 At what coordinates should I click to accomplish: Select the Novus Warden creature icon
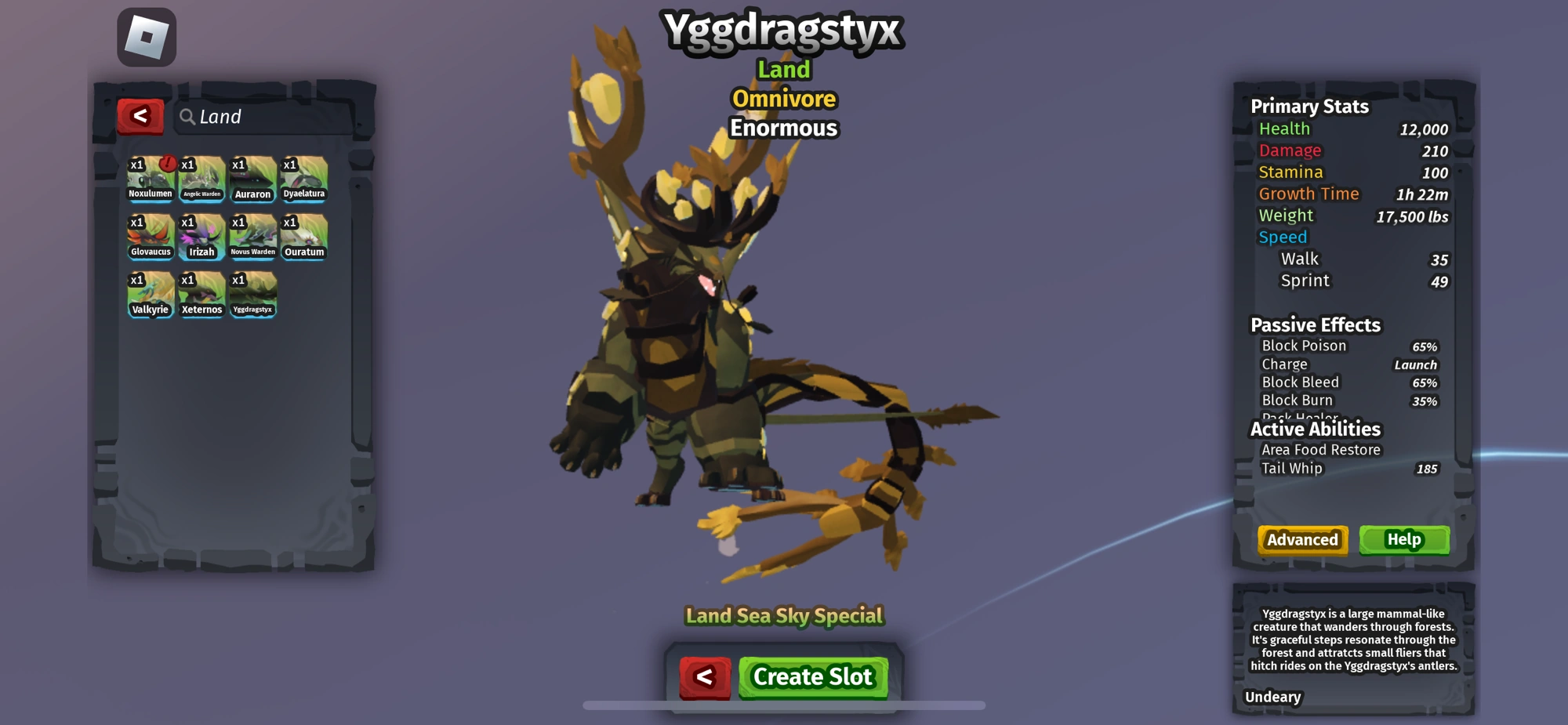click(252, 237)
